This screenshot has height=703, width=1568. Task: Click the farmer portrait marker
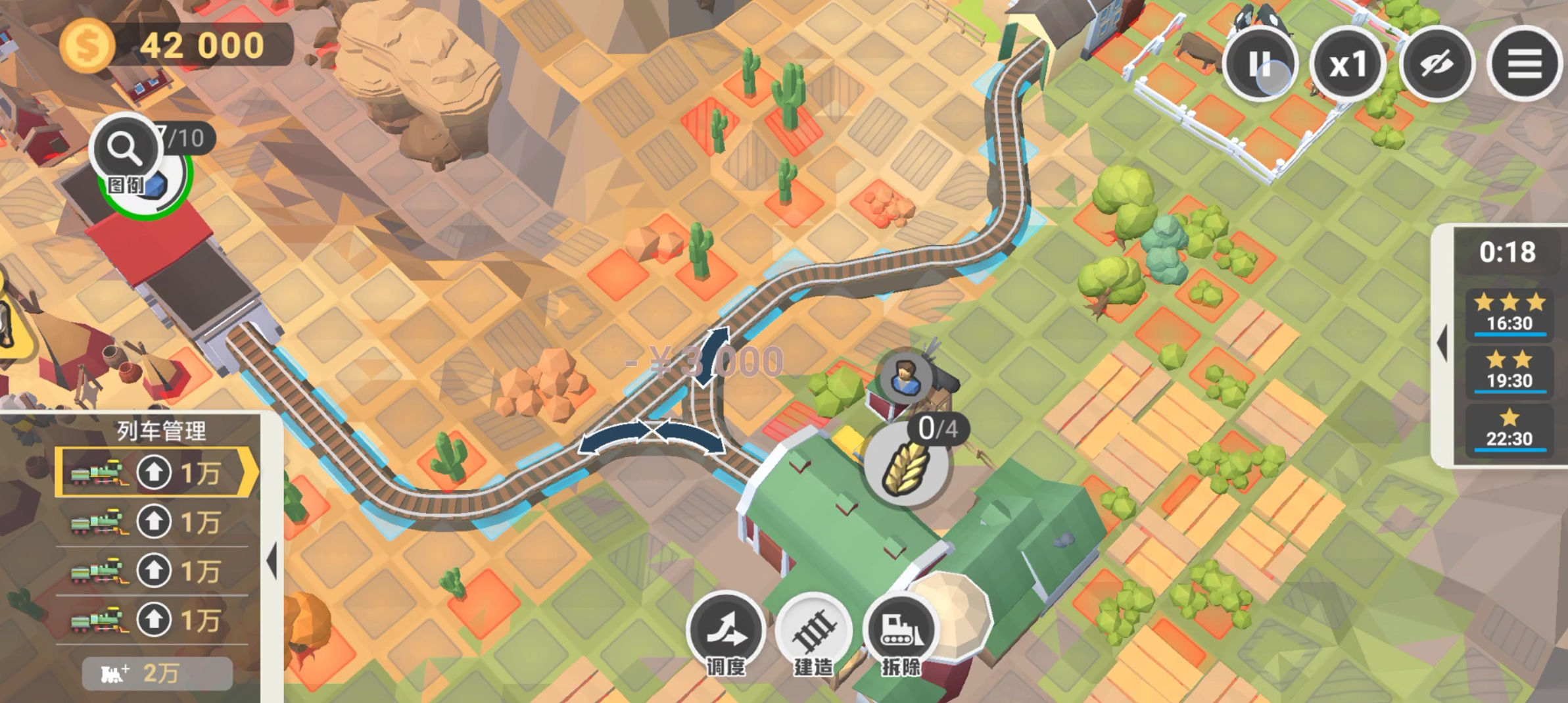[x=906, y=377]
